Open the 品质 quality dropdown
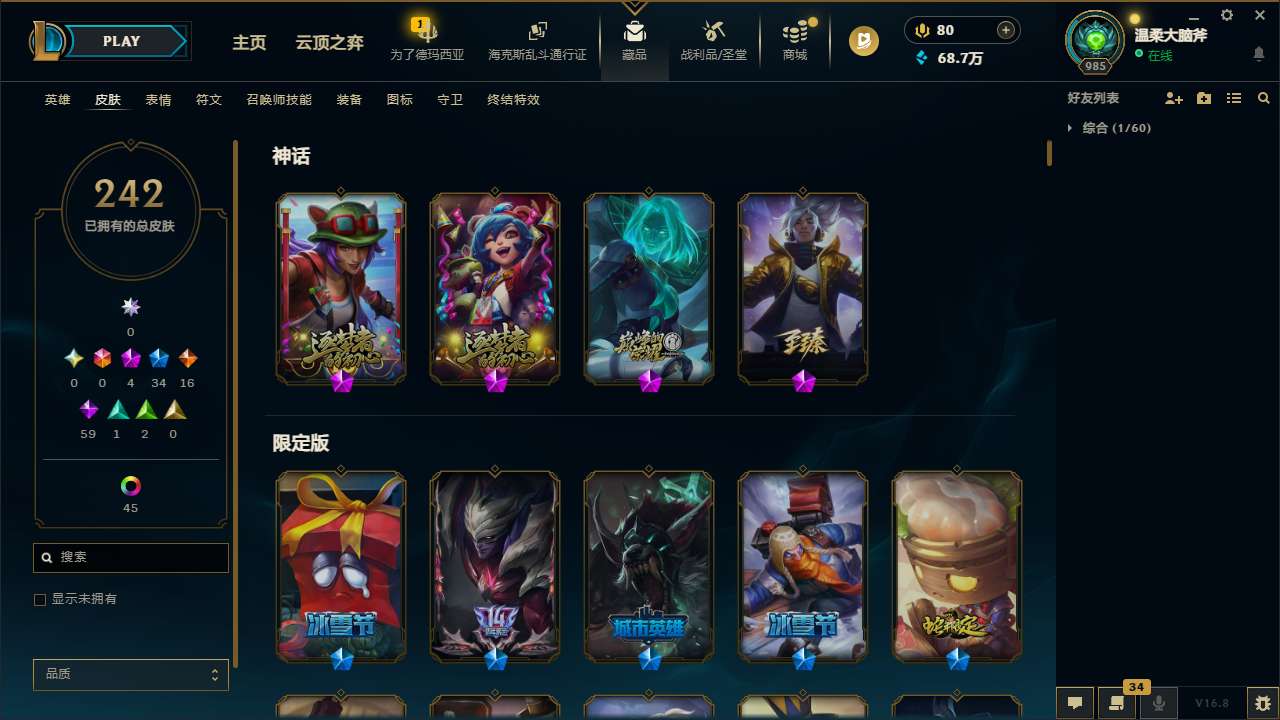The height and width of the screenshot is (720, 1280). tap(130, 674)
